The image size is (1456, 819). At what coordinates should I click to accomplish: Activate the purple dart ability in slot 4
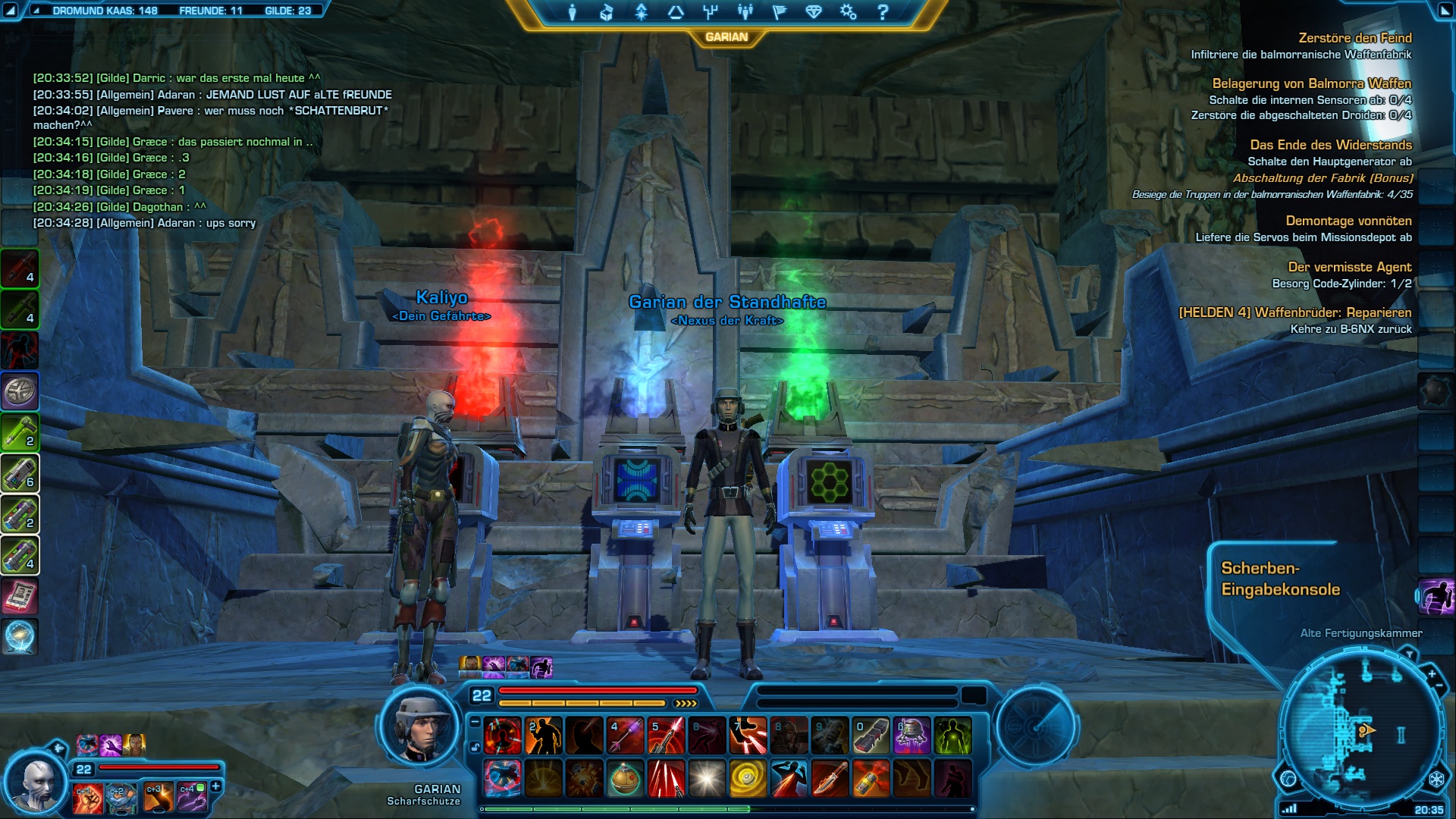pos(625,736)
